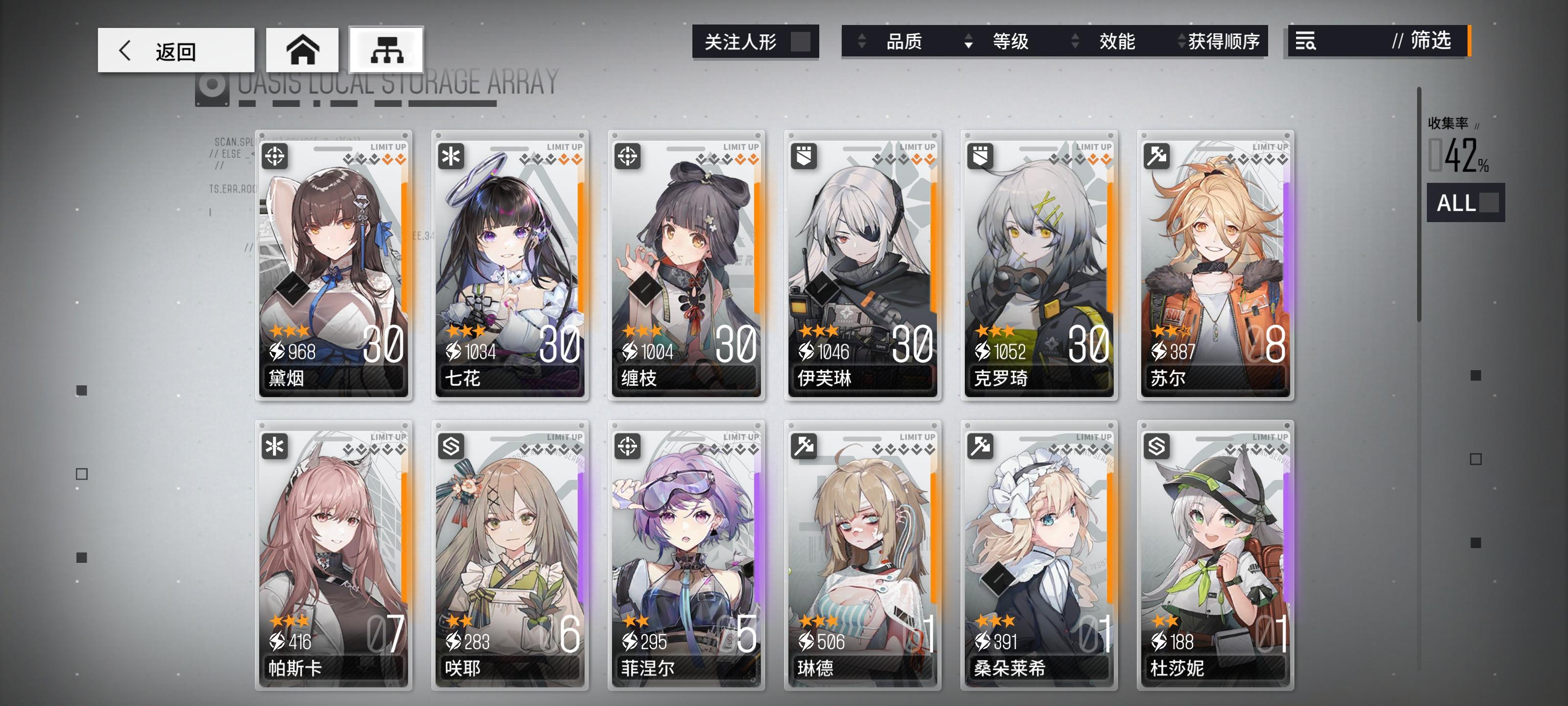Viewport: 1568px width, 706px height.
Task: Click the 返回 back button
Action: [175, 50]
